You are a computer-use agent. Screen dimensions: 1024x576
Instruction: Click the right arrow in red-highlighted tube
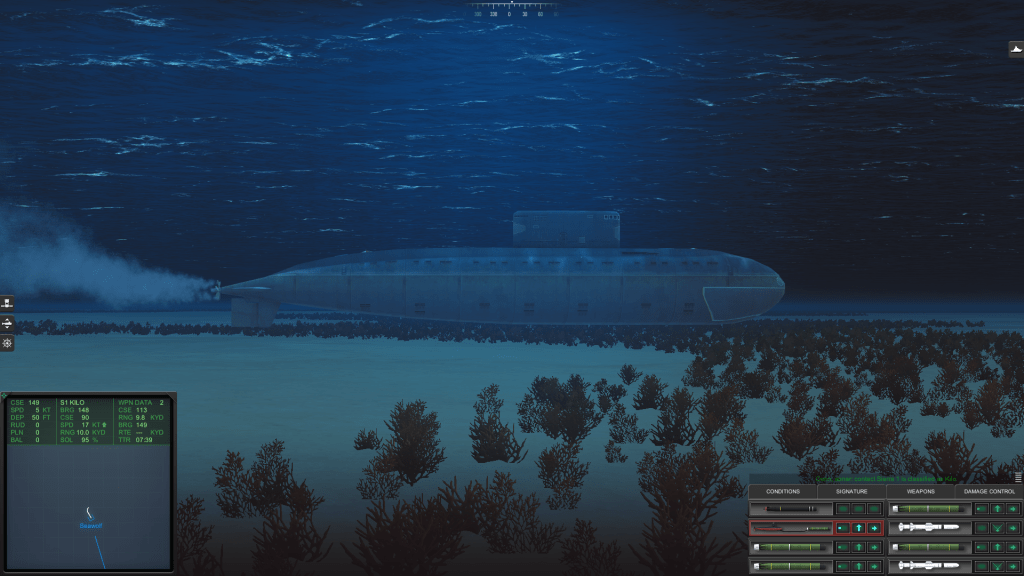[x=874, y=527]
